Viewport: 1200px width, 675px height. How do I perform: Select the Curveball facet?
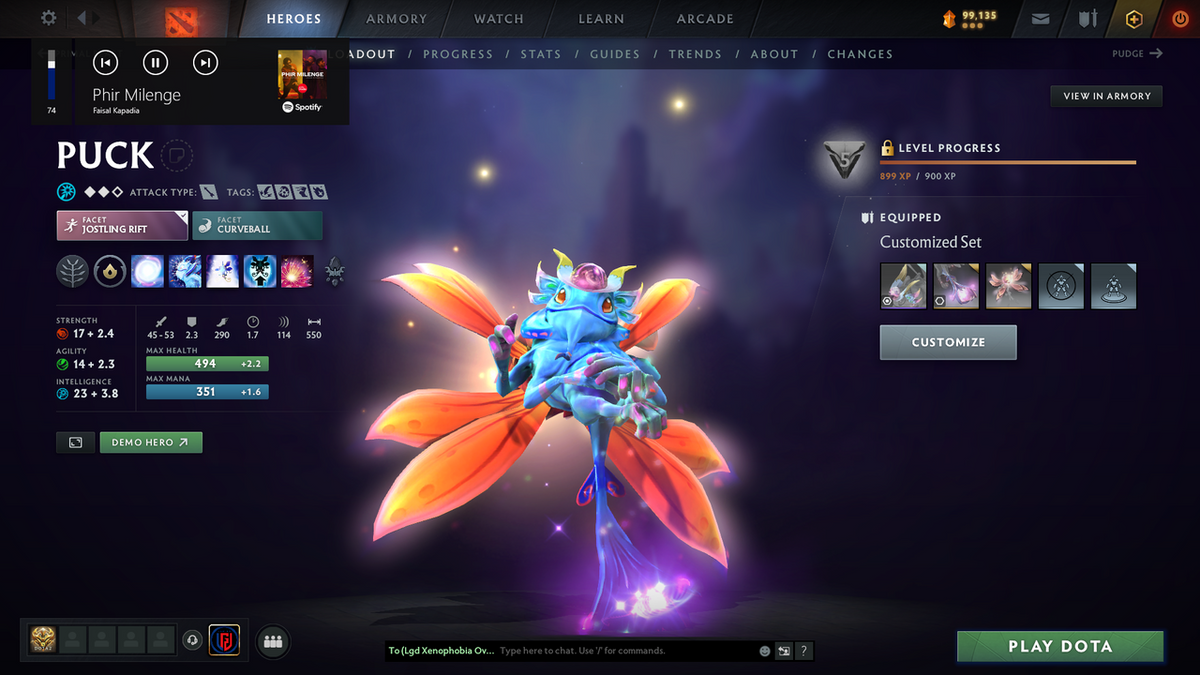(258, 225)
